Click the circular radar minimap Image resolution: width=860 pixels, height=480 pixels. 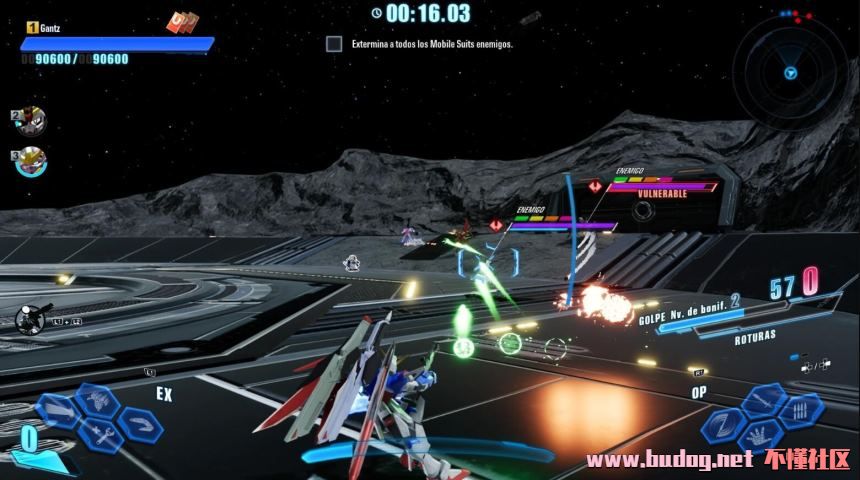pos(790,72)
